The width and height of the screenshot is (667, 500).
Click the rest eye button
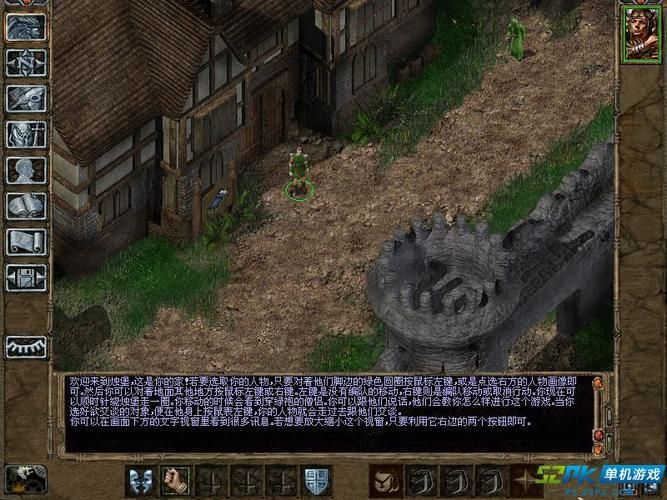pos(26,346)
